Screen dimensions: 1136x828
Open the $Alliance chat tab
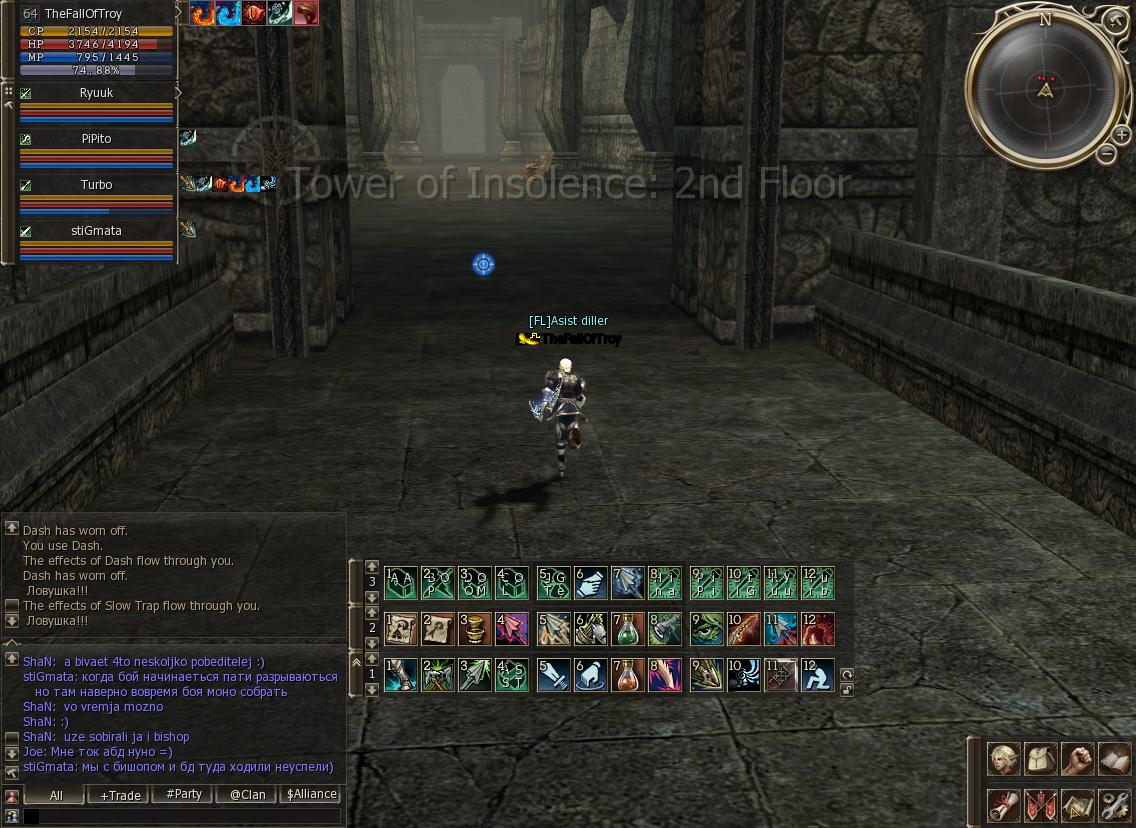click(x=312, y=795)
